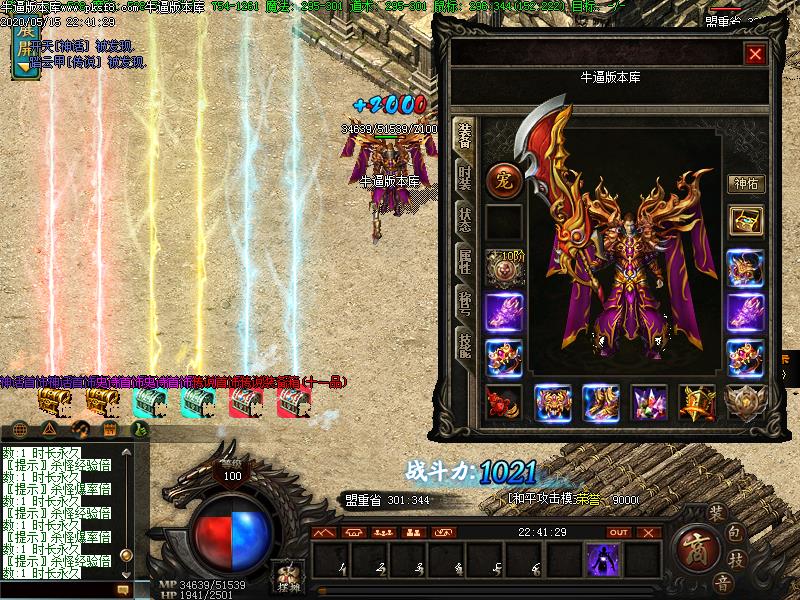Activate the purple figure skill in hotbar
The width and height of the screenshot is (800, 600).
click(x=603, y=560)
